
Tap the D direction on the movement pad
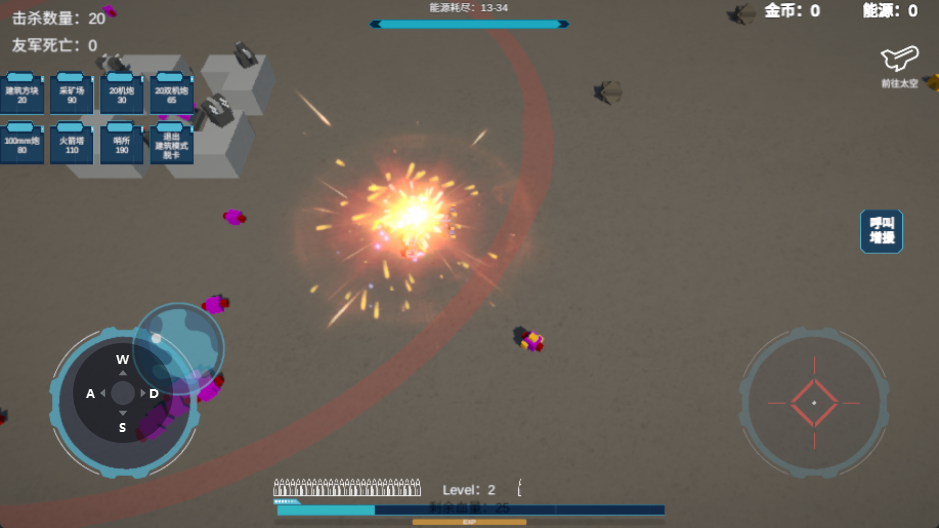(x=153, y=394)
